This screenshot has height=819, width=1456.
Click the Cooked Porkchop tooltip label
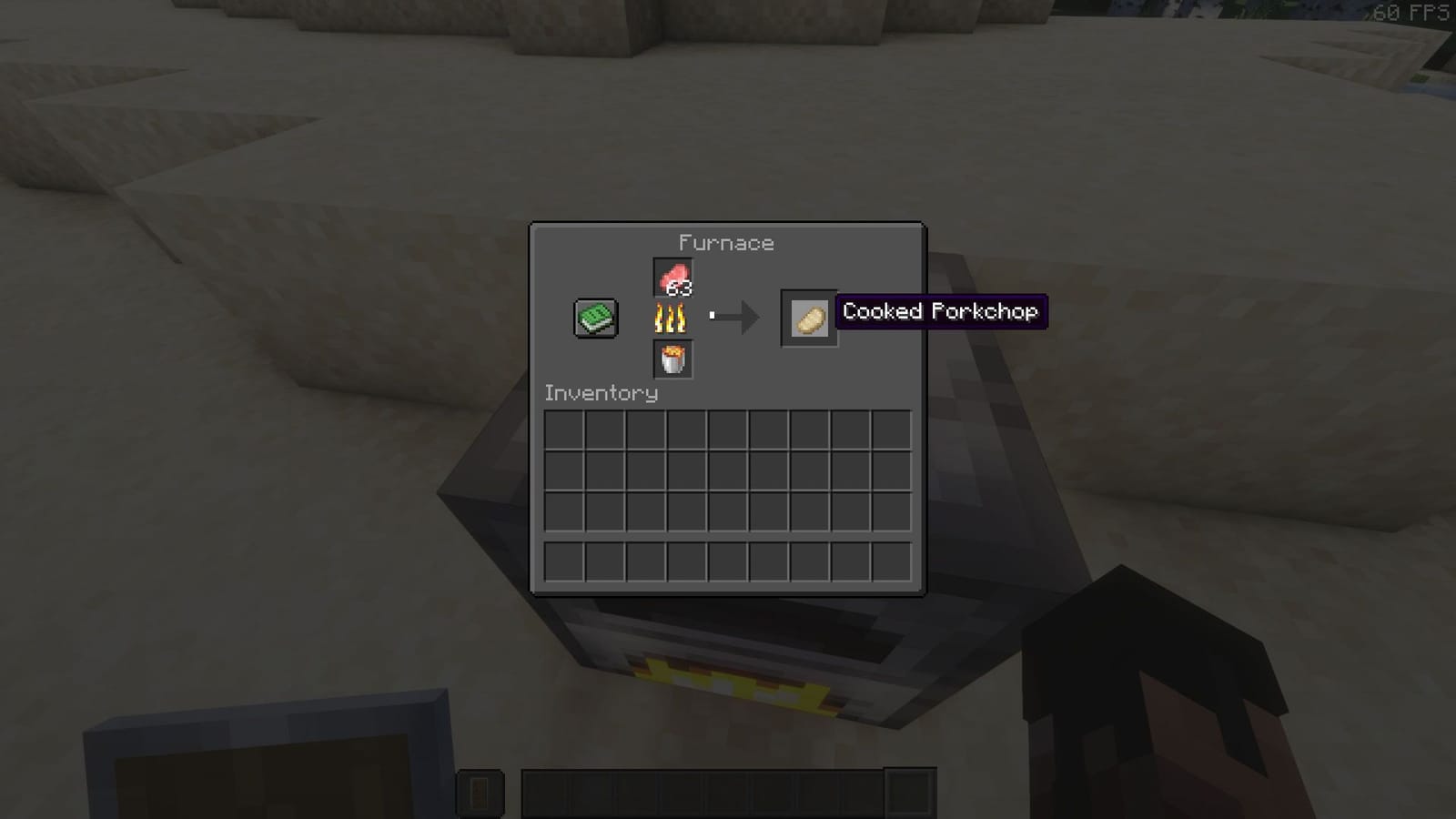point(941,312)
